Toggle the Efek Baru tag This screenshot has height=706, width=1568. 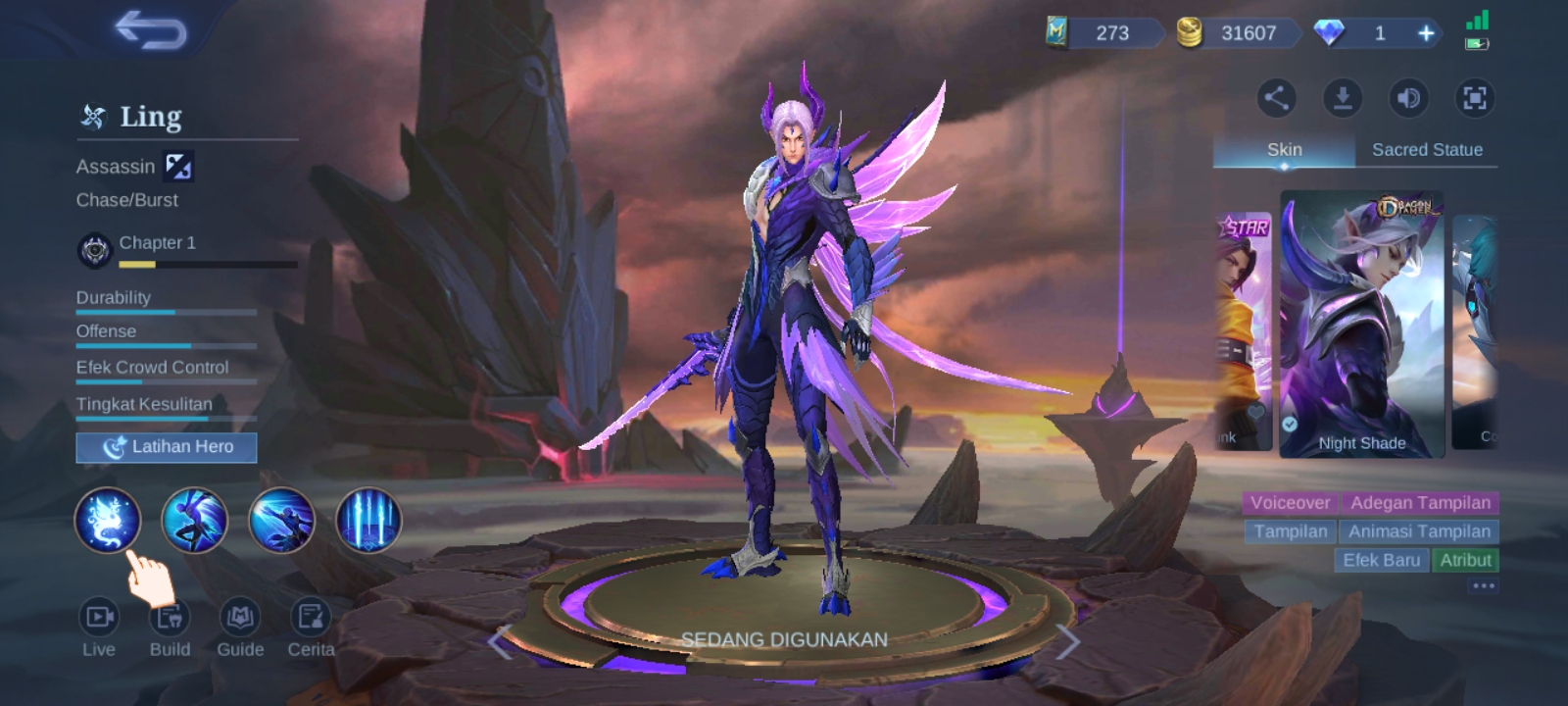coord(1382,561)
